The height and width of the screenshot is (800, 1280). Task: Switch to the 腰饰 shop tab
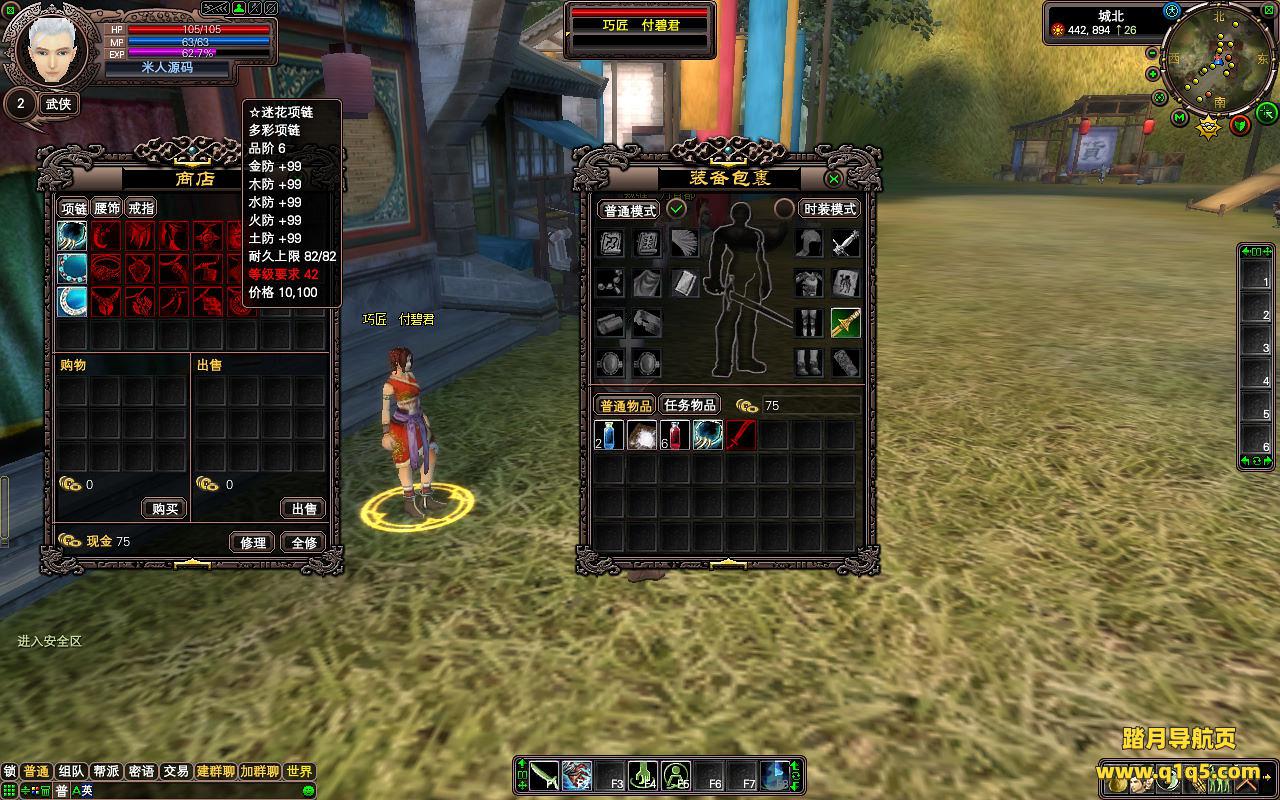tap(107, 208)
